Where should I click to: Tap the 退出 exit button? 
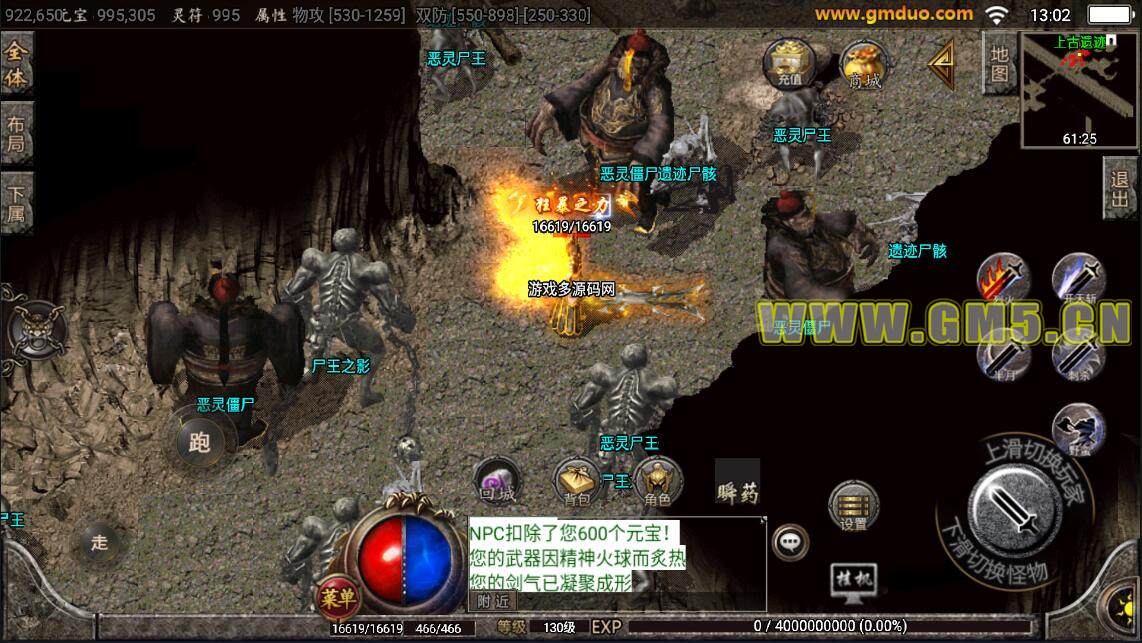(1120, 188)
